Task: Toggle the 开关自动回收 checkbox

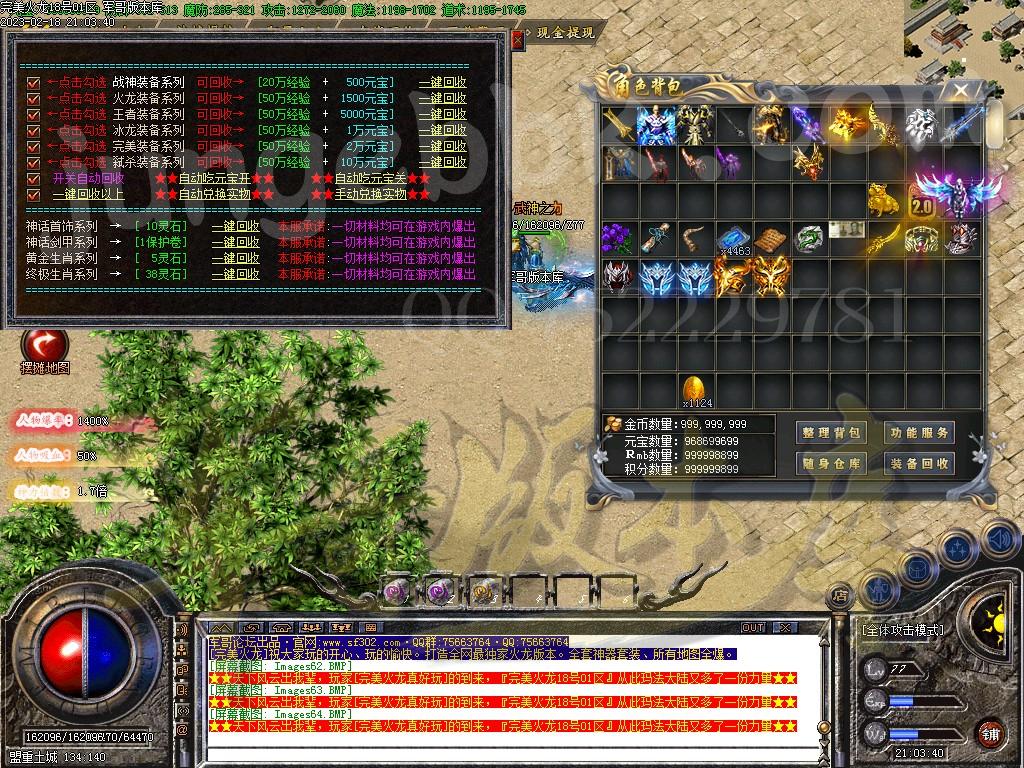Action: coord(33,178)
